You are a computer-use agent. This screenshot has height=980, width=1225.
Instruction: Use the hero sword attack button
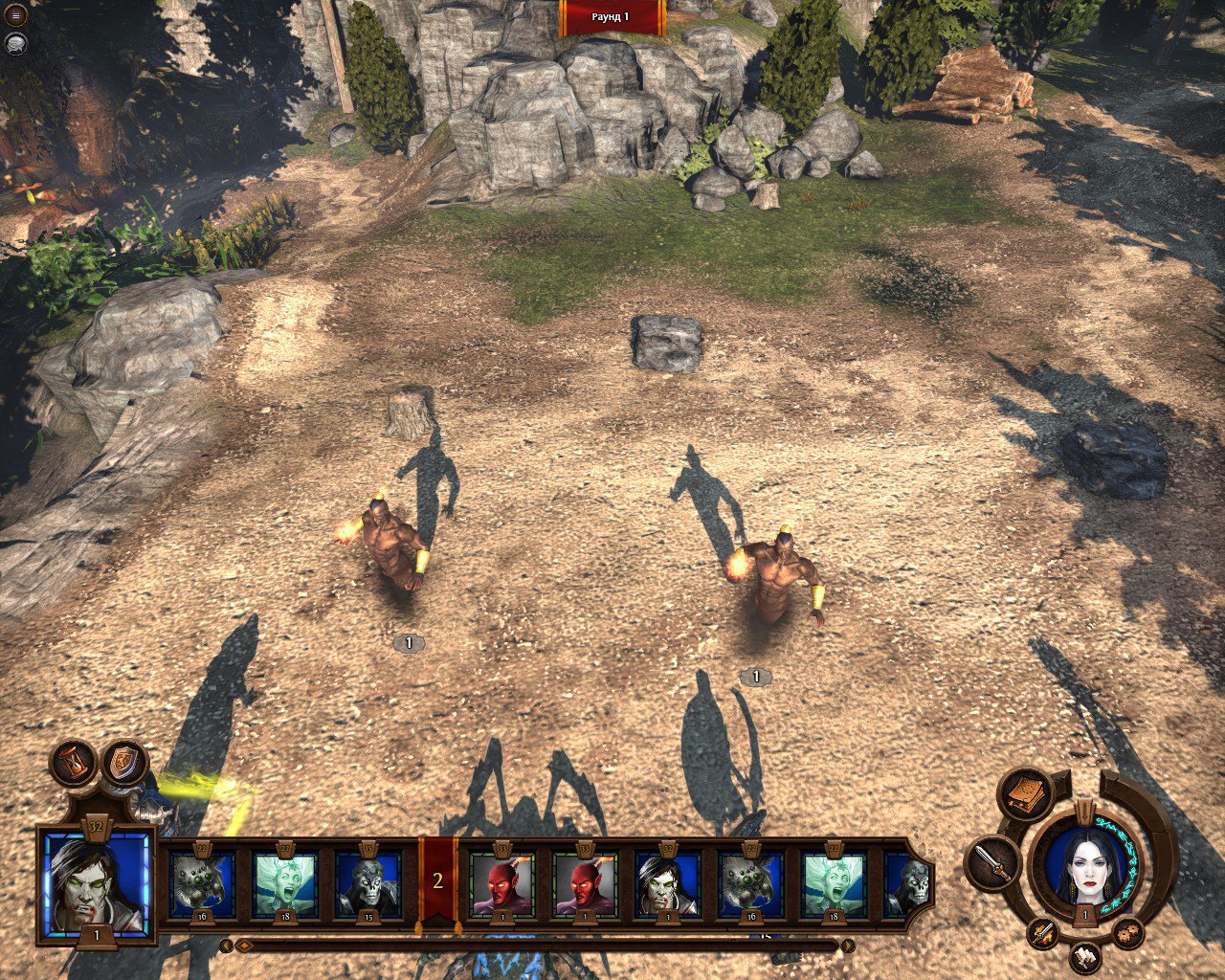pyautogui.click(x=992, y=863)
